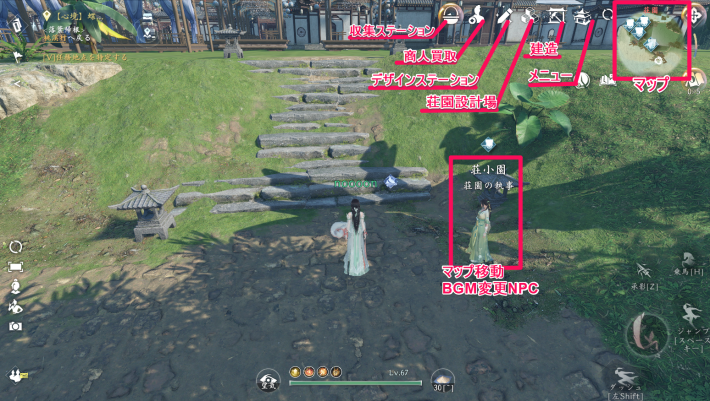Toggle the rectangular frame view icon
The image size is (710, 401).
tap(16, 267)
